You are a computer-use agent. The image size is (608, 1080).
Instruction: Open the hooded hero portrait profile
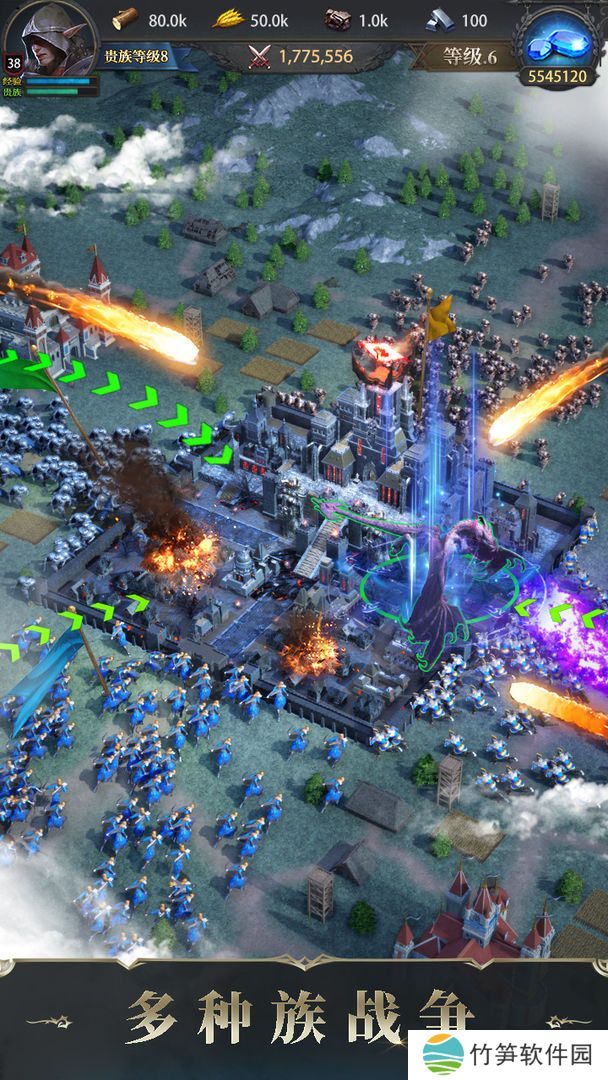point(52,38)
